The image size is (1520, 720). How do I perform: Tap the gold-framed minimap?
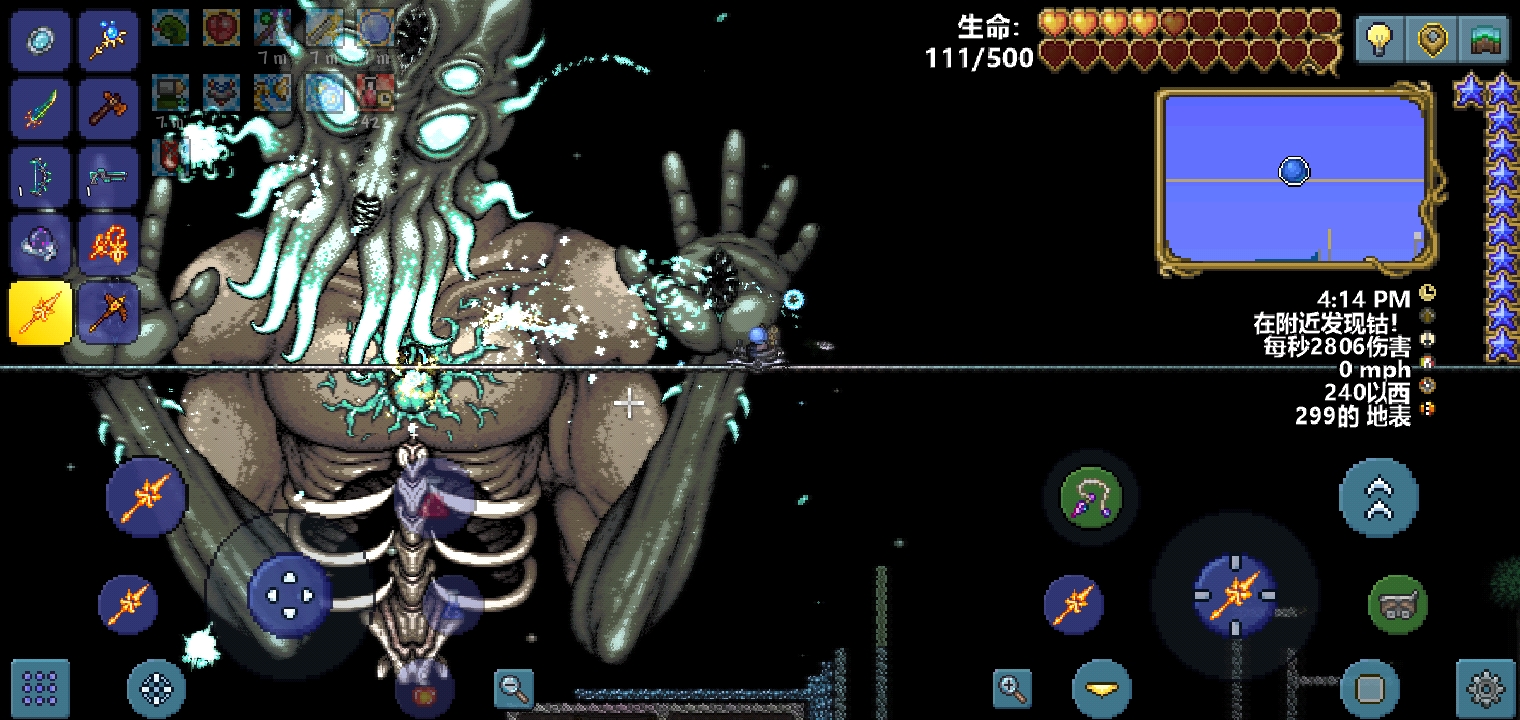1295,180
